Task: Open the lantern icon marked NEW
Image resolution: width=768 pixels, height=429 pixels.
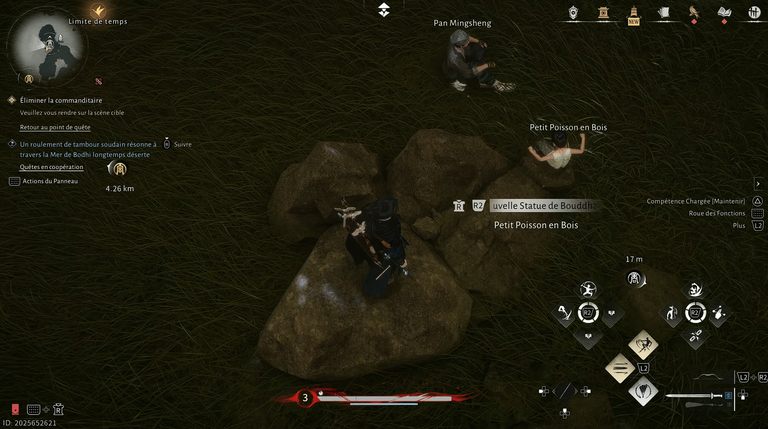Action: [633, 13]
